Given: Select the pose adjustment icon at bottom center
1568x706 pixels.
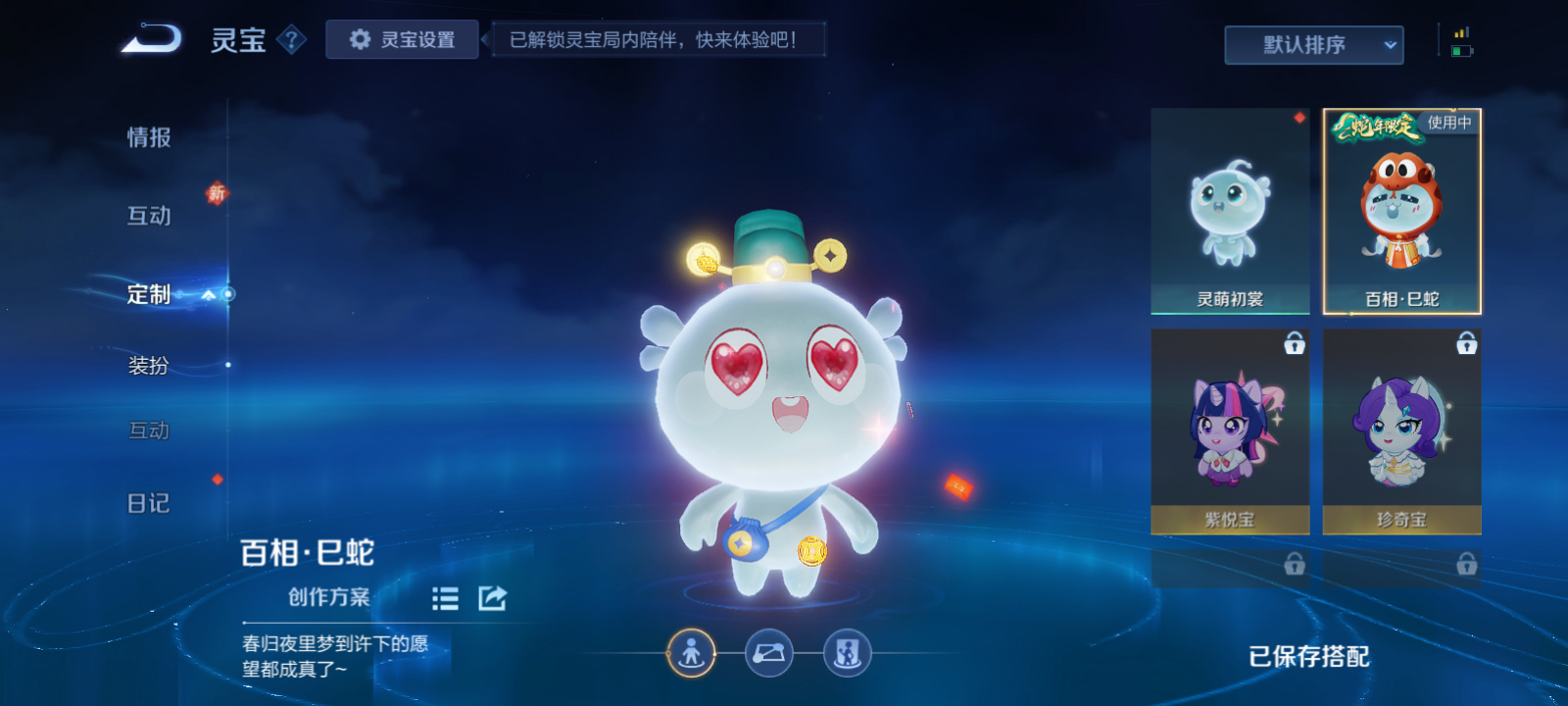Looking at the screenshot, I should pyautogui.click(x=770, y=651).
